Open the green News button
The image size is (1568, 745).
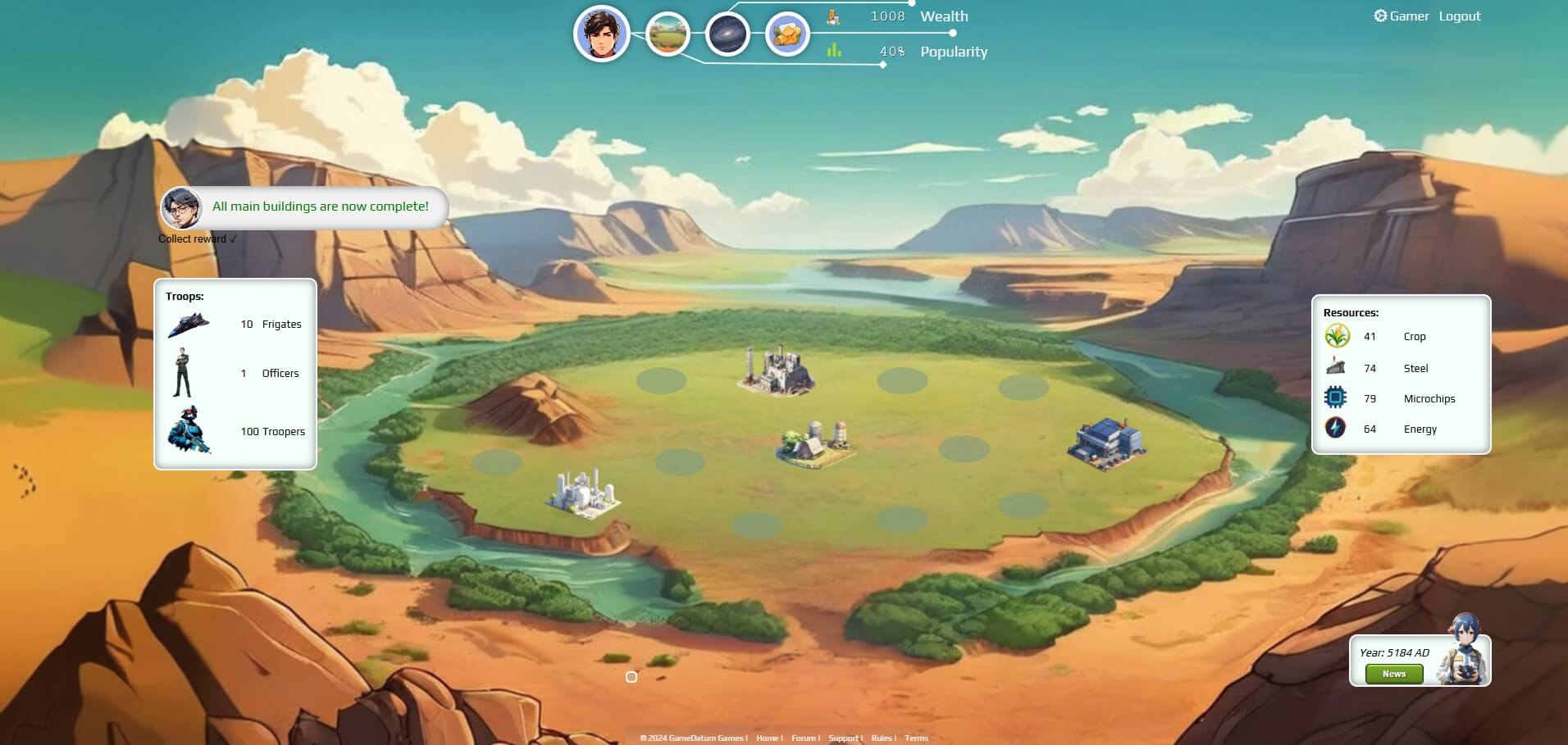point(1393,674)
